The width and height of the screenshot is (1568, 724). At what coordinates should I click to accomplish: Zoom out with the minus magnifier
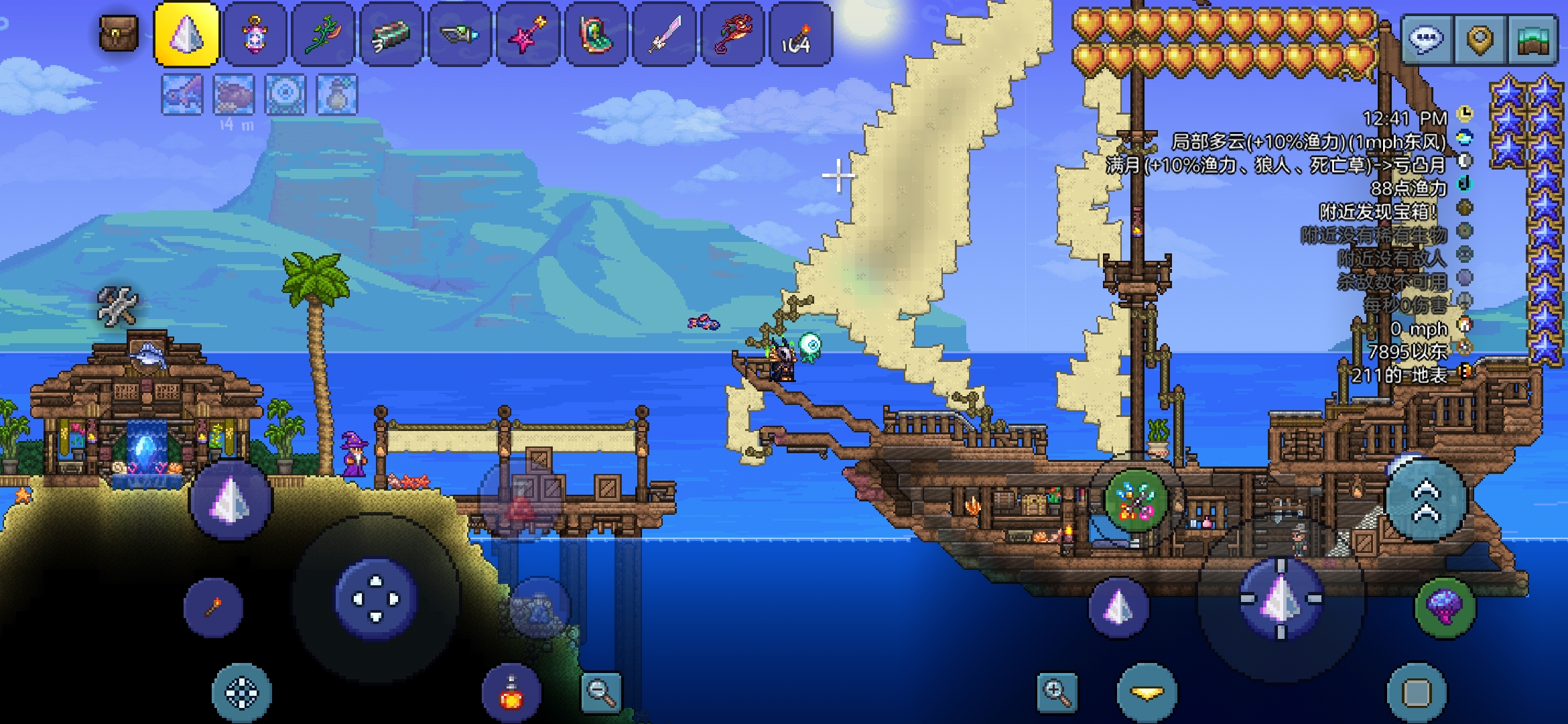[600, 691]
